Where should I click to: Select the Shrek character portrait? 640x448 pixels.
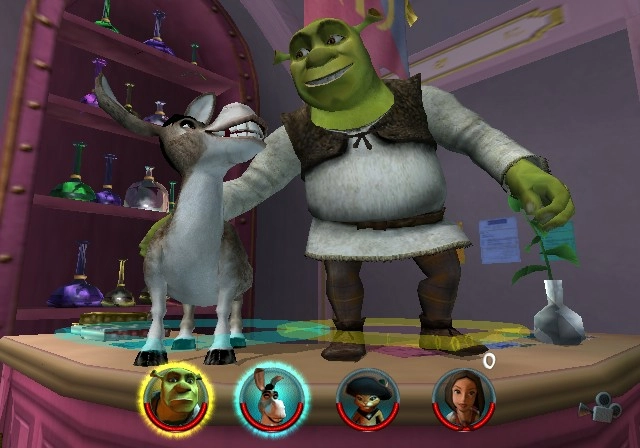169,397
